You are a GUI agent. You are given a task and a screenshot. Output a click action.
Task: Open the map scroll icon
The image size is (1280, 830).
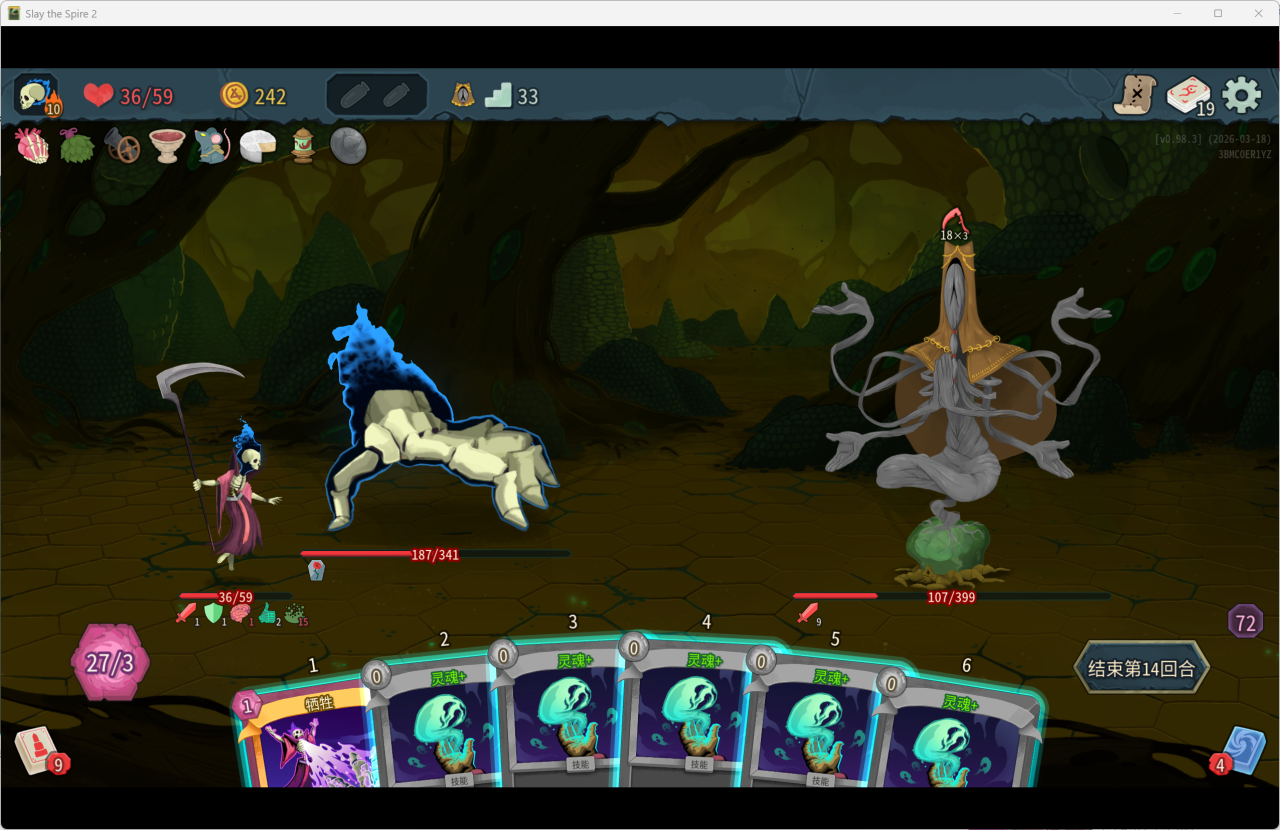(x=1136, y=95)
